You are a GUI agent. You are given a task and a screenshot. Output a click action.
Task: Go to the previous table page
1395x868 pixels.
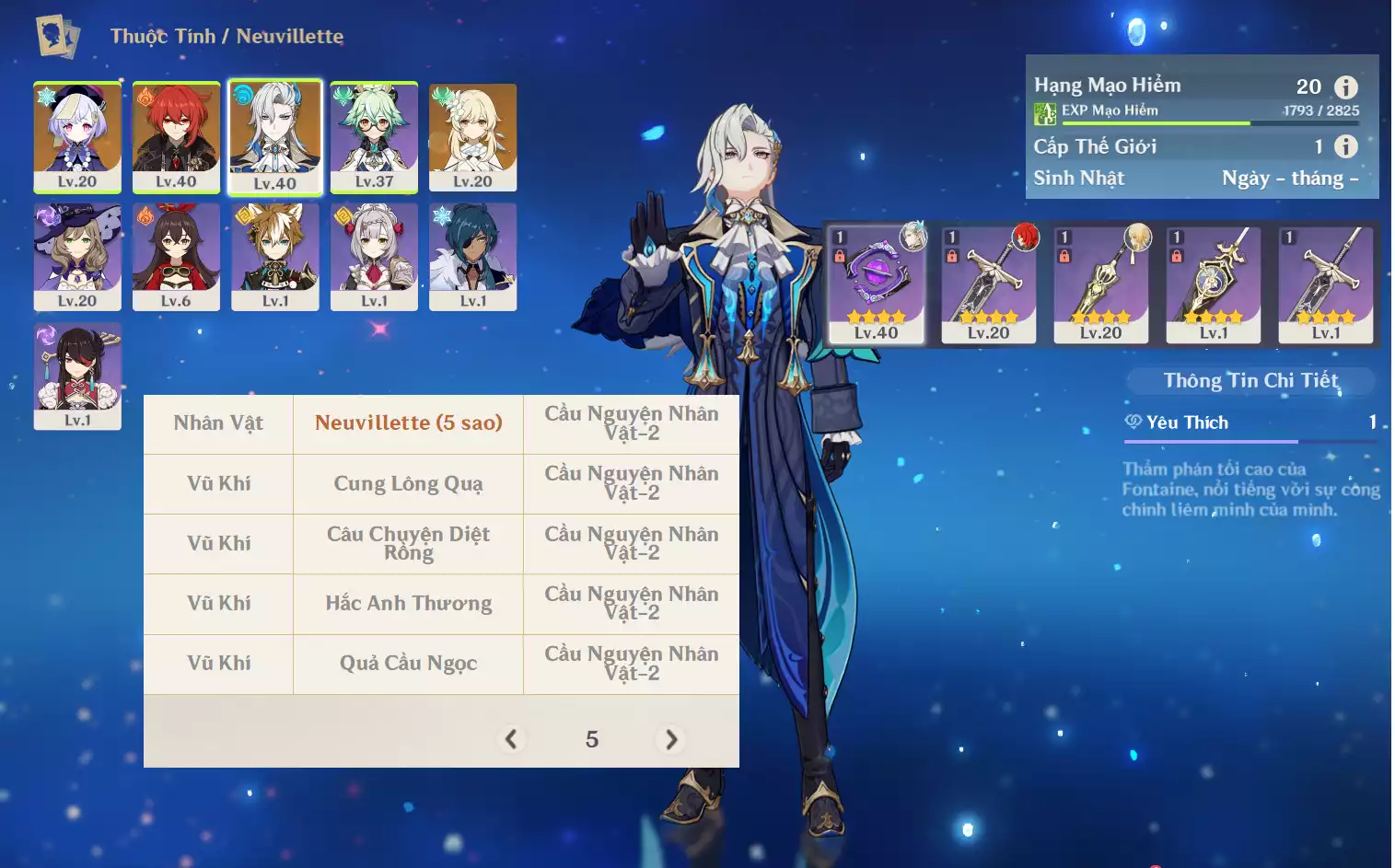tap(511, 739)
